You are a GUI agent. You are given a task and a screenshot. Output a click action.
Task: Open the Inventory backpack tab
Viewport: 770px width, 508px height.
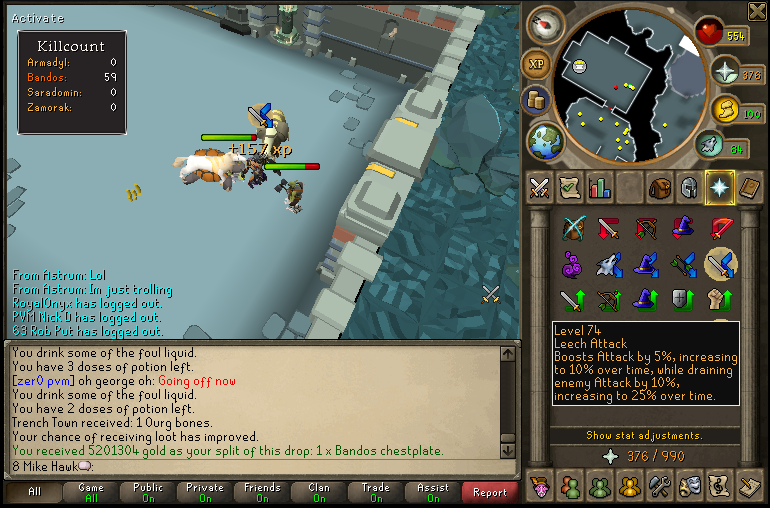[x=659, y=187]
